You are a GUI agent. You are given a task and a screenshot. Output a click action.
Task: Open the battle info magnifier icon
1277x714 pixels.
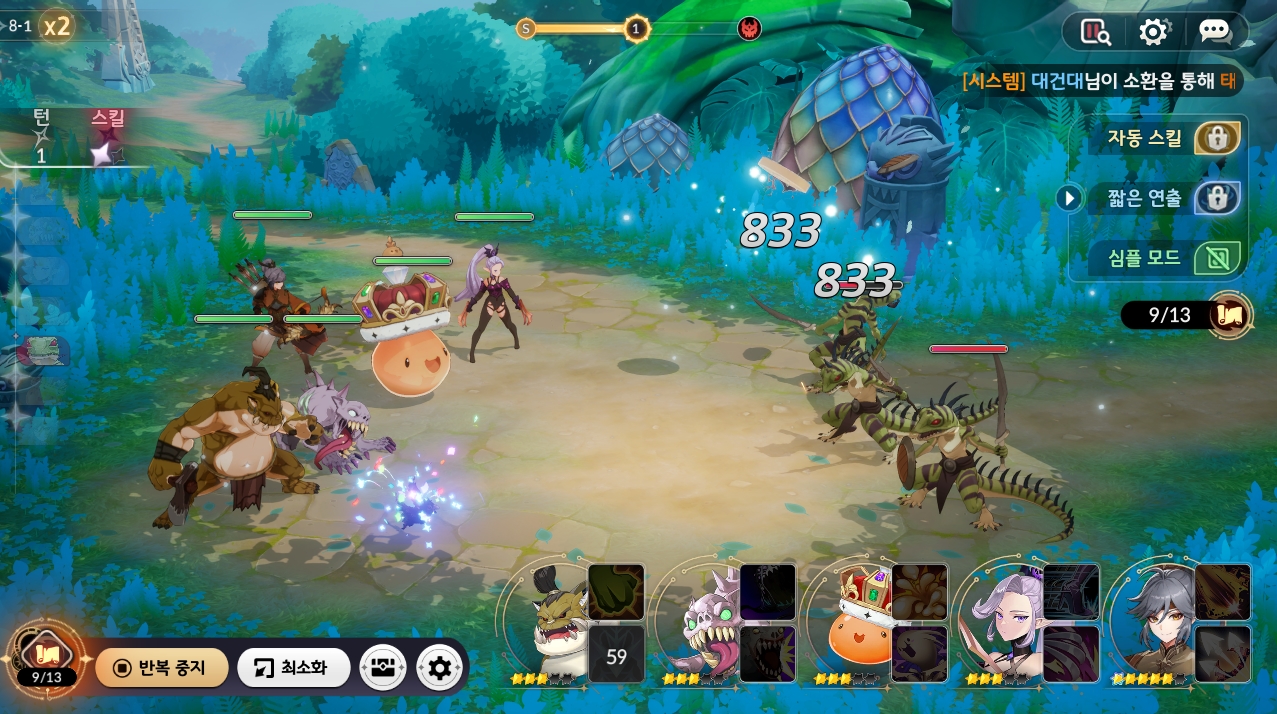(1096, 32)
